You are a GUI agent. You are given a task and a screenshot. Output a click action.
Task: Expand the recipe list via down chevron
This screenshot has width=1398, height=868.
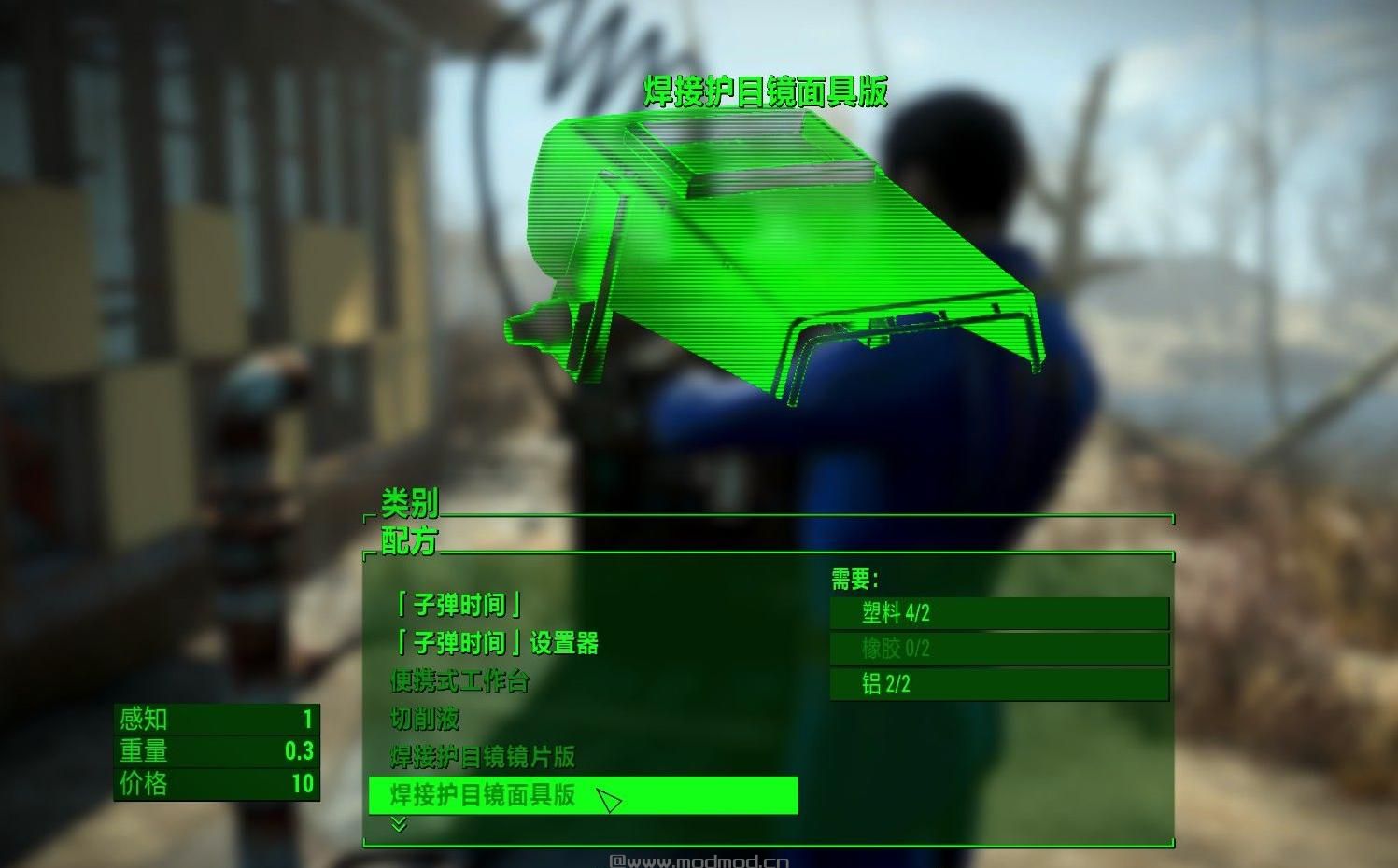pyautogui.click(x=402, y=825)
